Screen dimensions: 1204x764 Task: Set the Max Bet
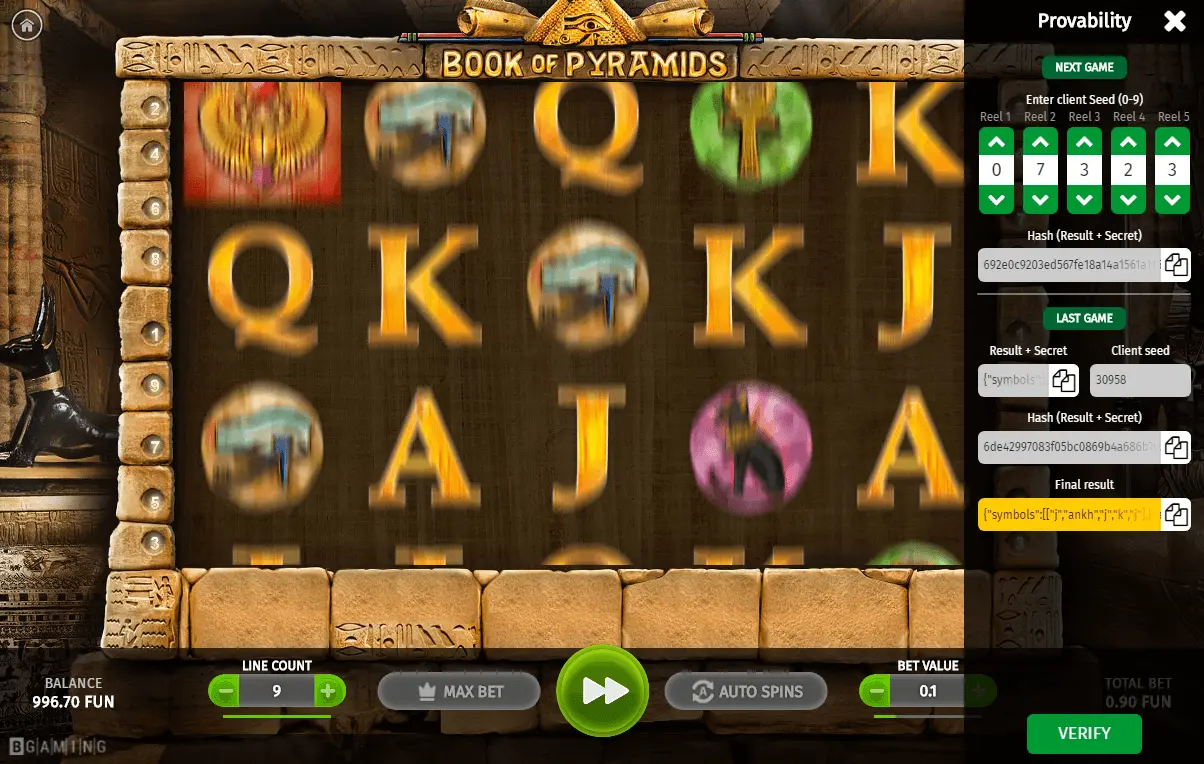click(459, 691)
